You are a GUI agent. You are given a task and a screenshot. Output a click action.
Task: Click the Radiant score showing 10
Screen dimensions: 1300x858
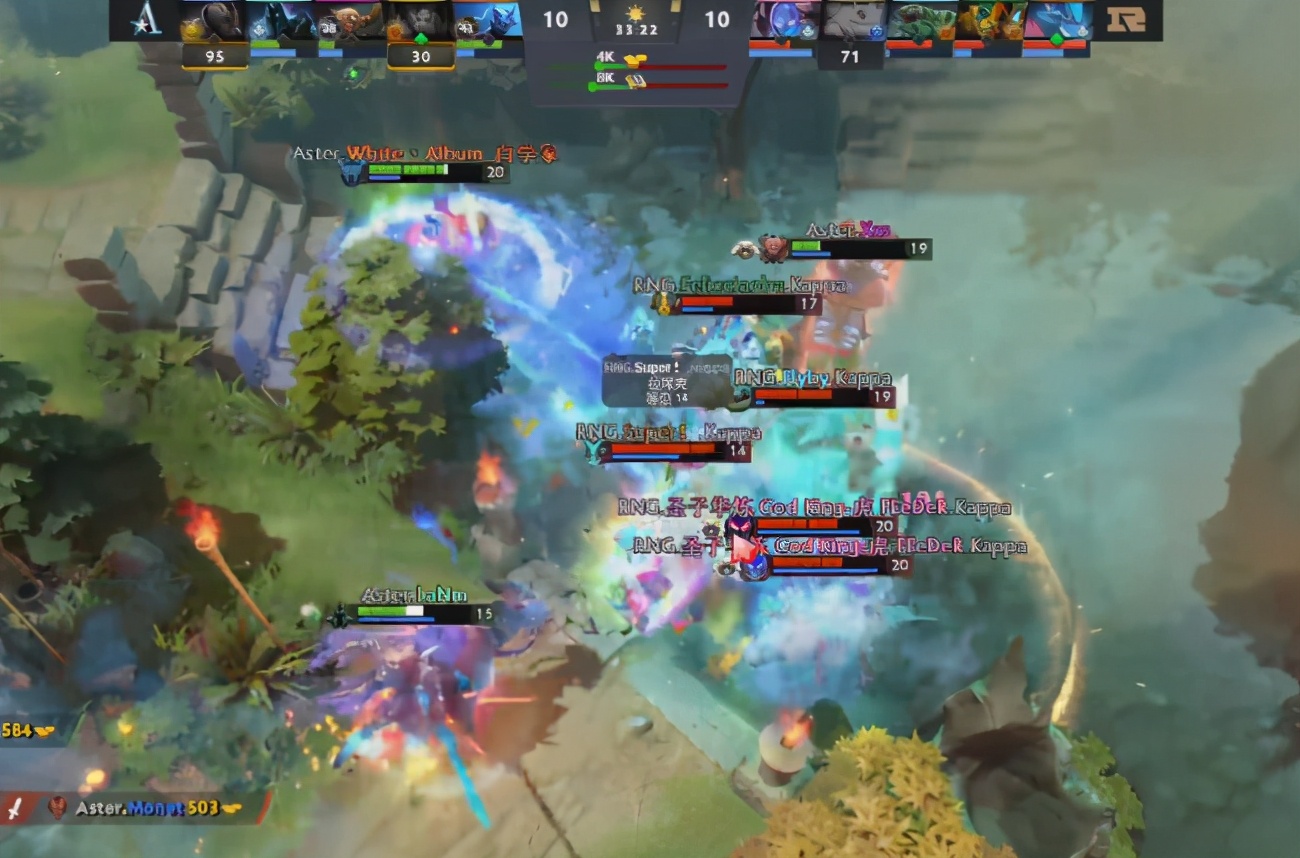pos(557,20)
